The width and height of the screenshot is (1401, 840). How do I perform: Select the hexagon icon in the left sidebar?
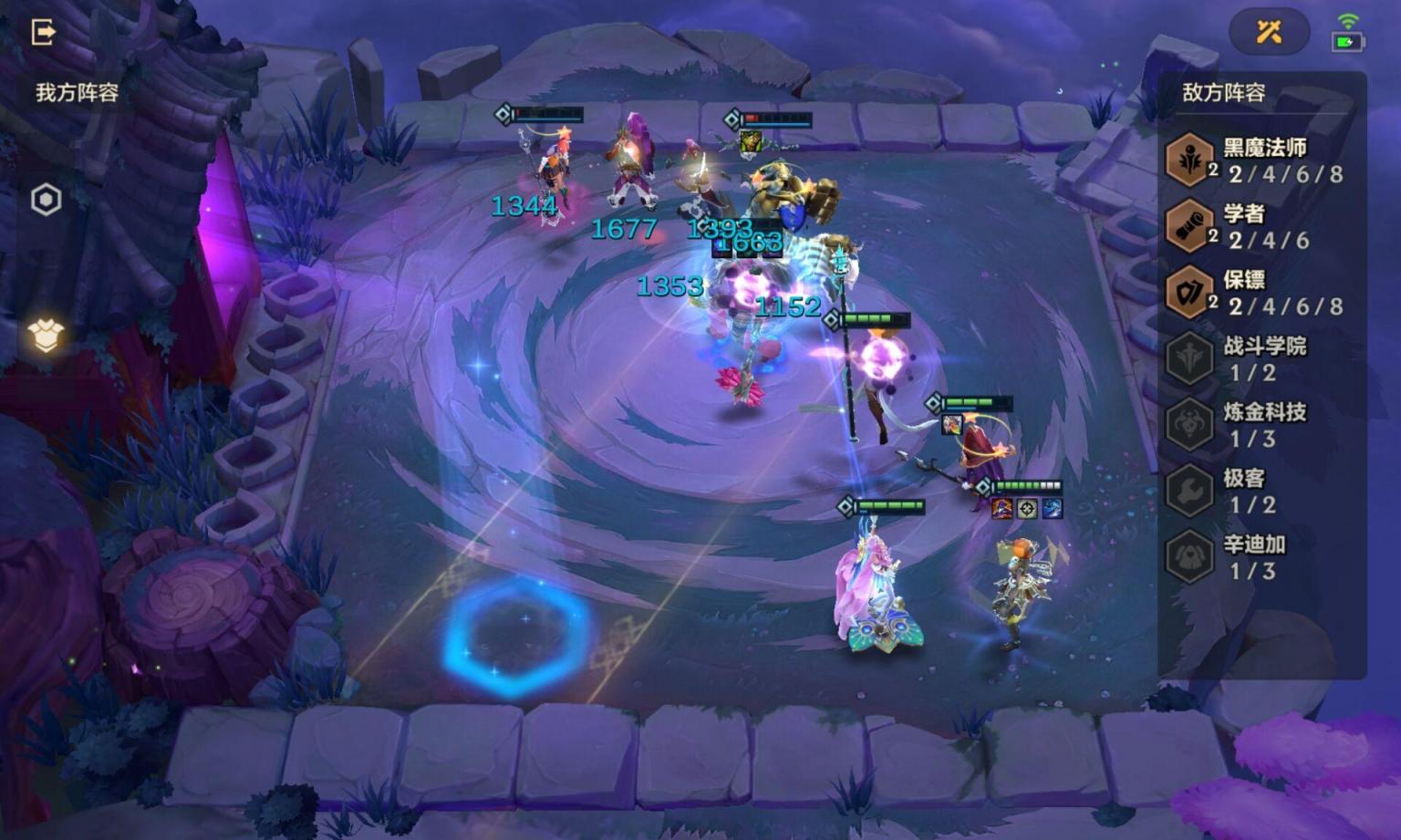46,200
